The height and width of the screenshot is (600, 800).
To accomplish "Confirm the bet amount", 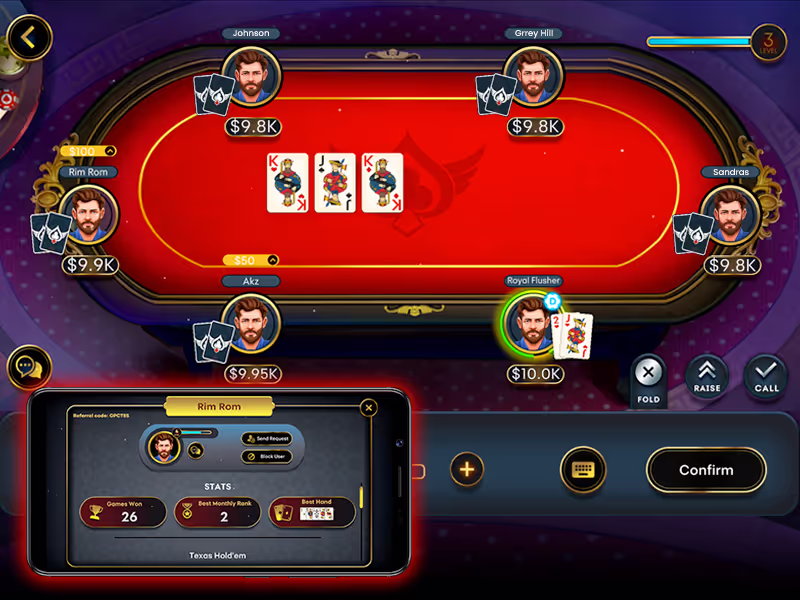I will [x=706, y=470].
